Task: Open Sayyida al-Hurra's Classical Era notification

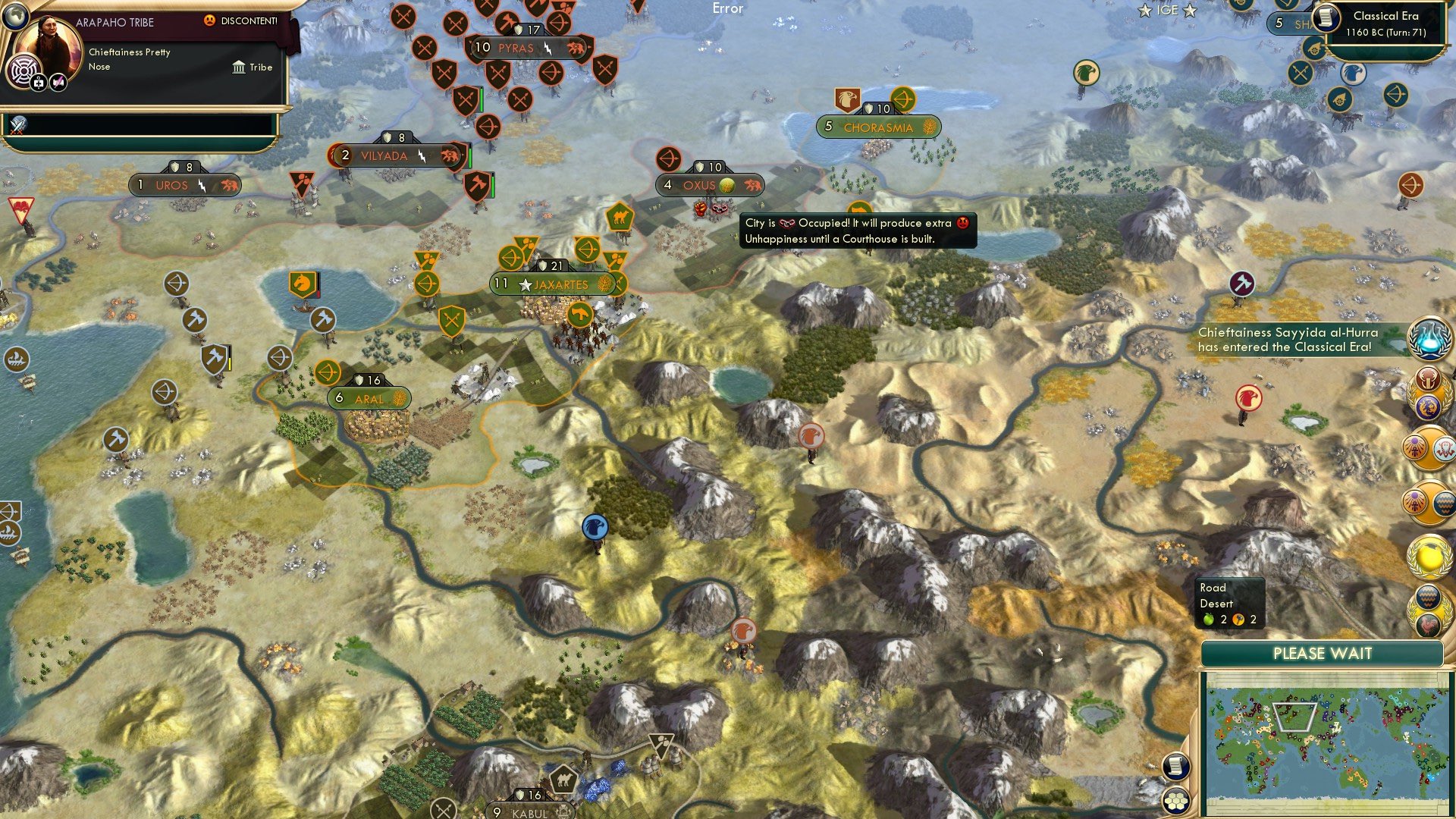Action: click(1289, 340)
